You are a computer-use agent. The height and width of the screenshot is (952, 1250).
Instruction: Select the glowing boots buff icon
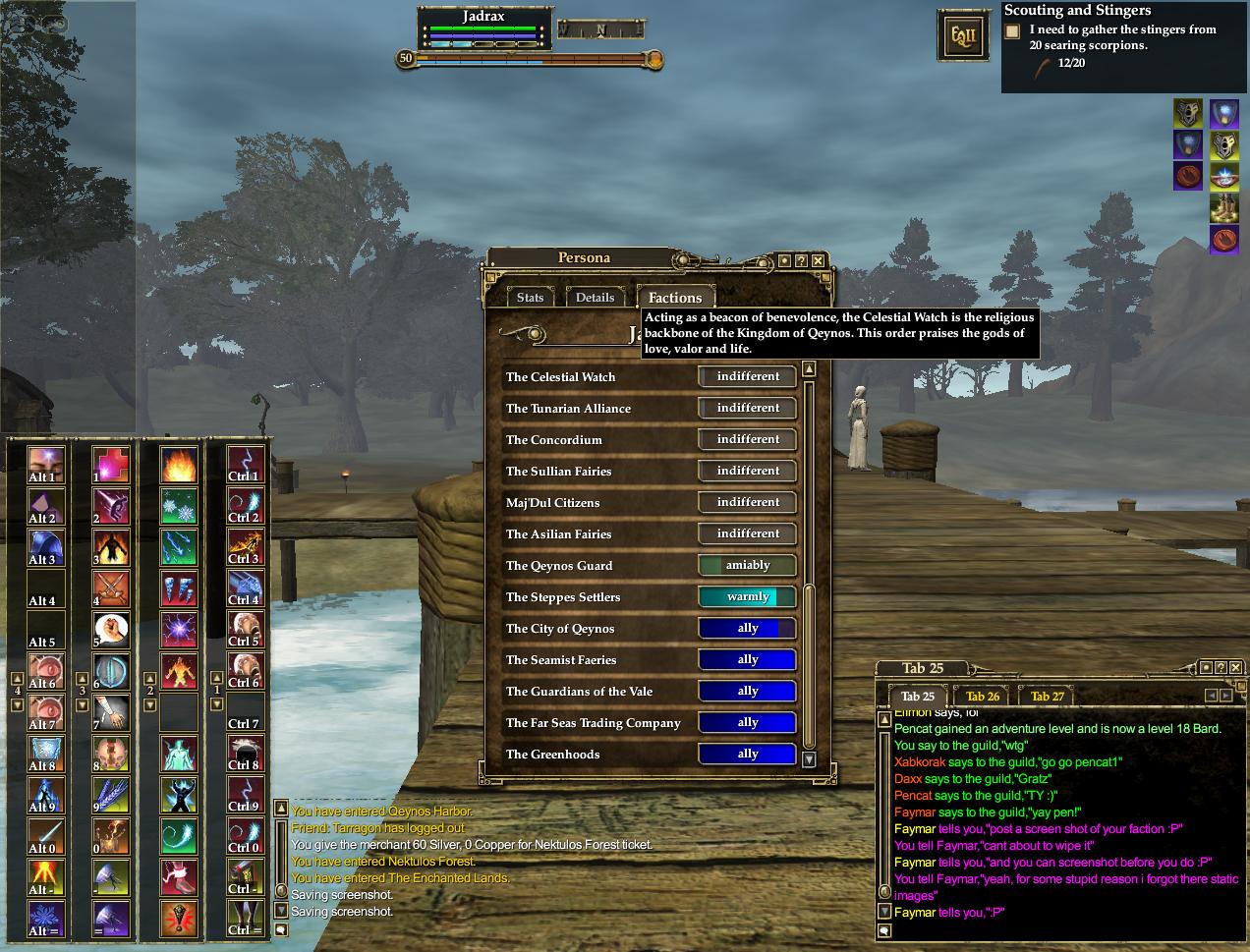(1223, 207)
